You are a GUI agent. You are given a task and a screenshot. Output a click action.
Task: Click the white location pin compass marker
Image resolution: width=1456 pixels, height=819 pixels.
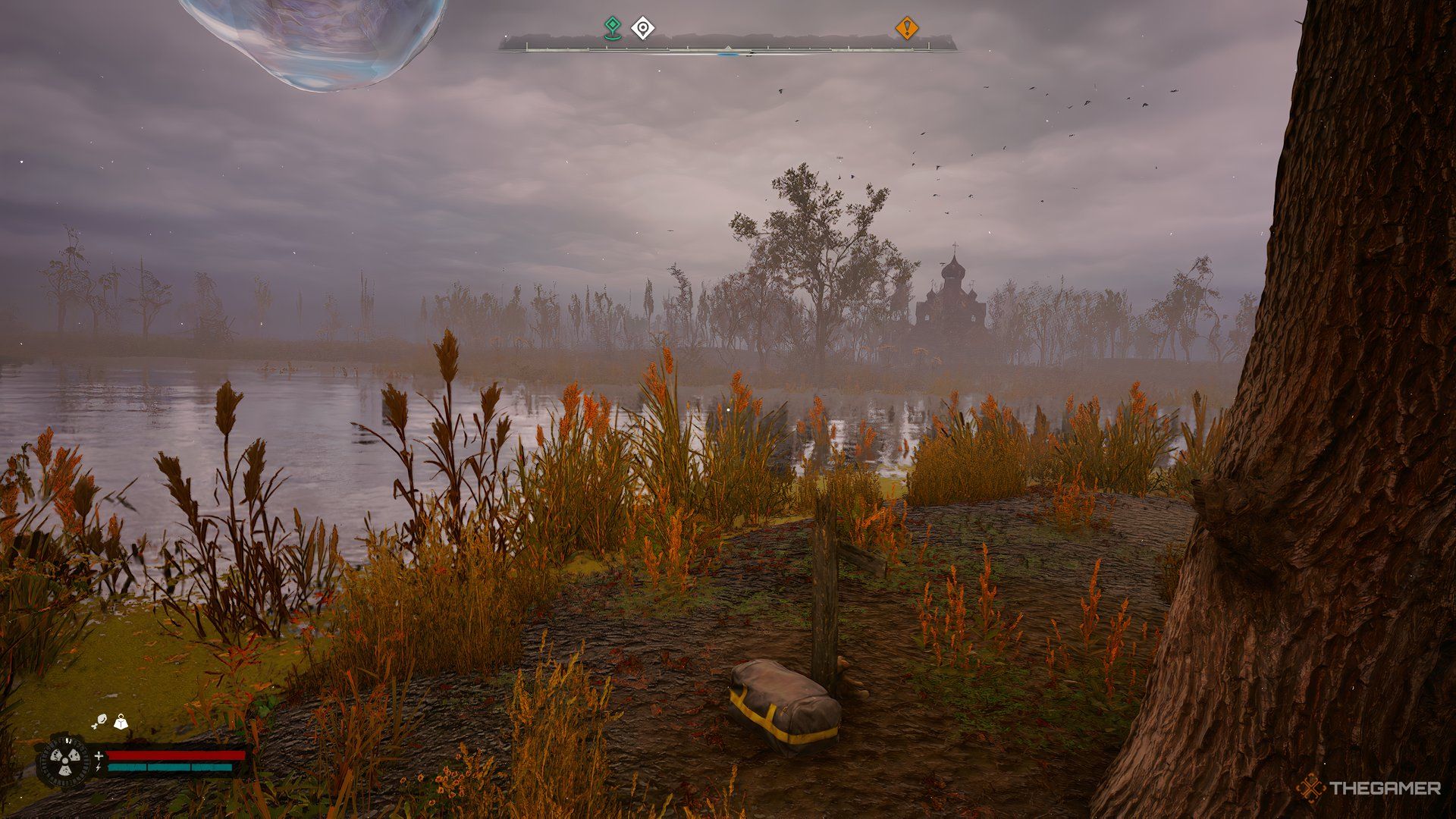[x=643, y=29]
